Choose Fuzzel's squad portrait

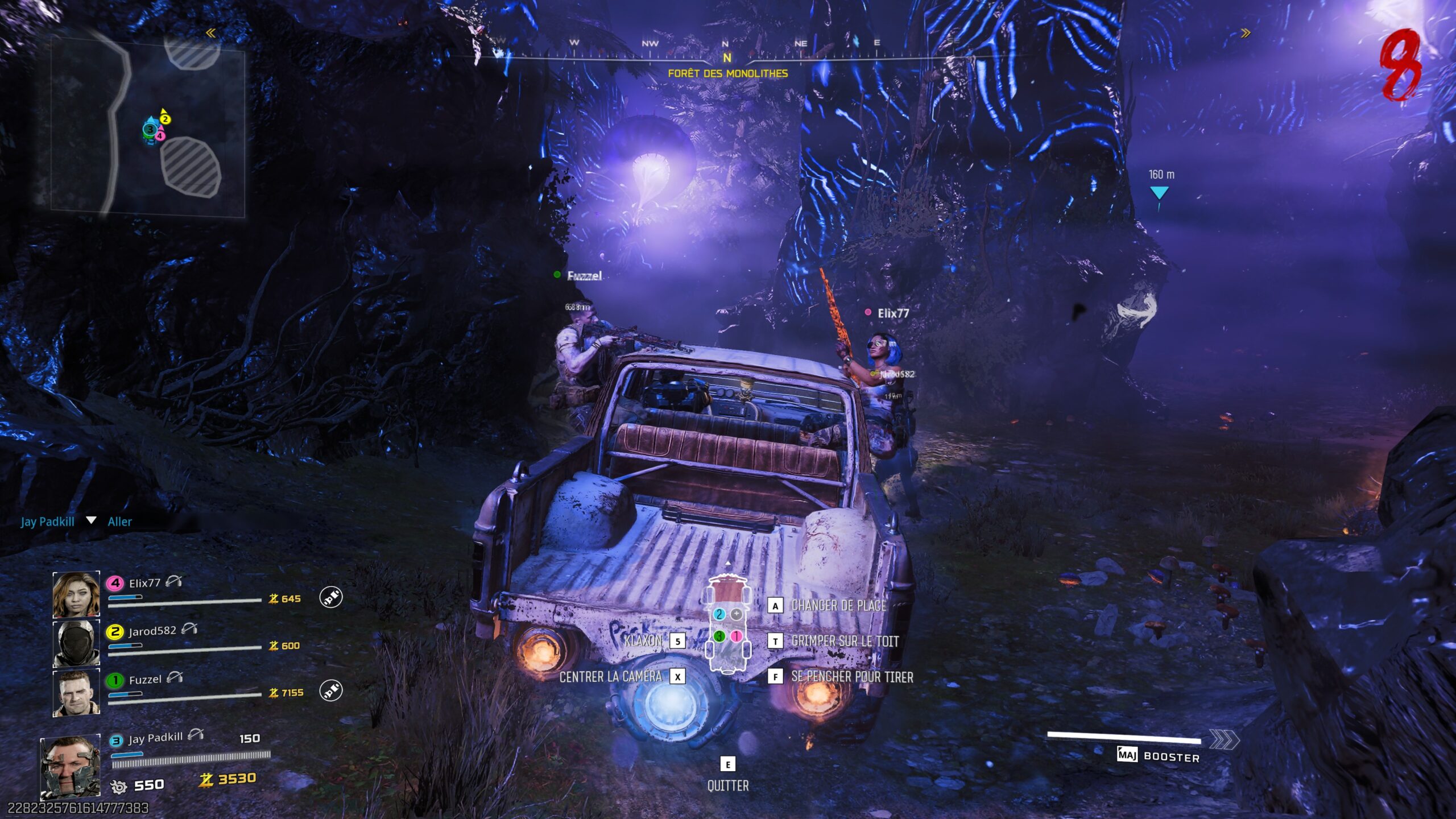76,693
